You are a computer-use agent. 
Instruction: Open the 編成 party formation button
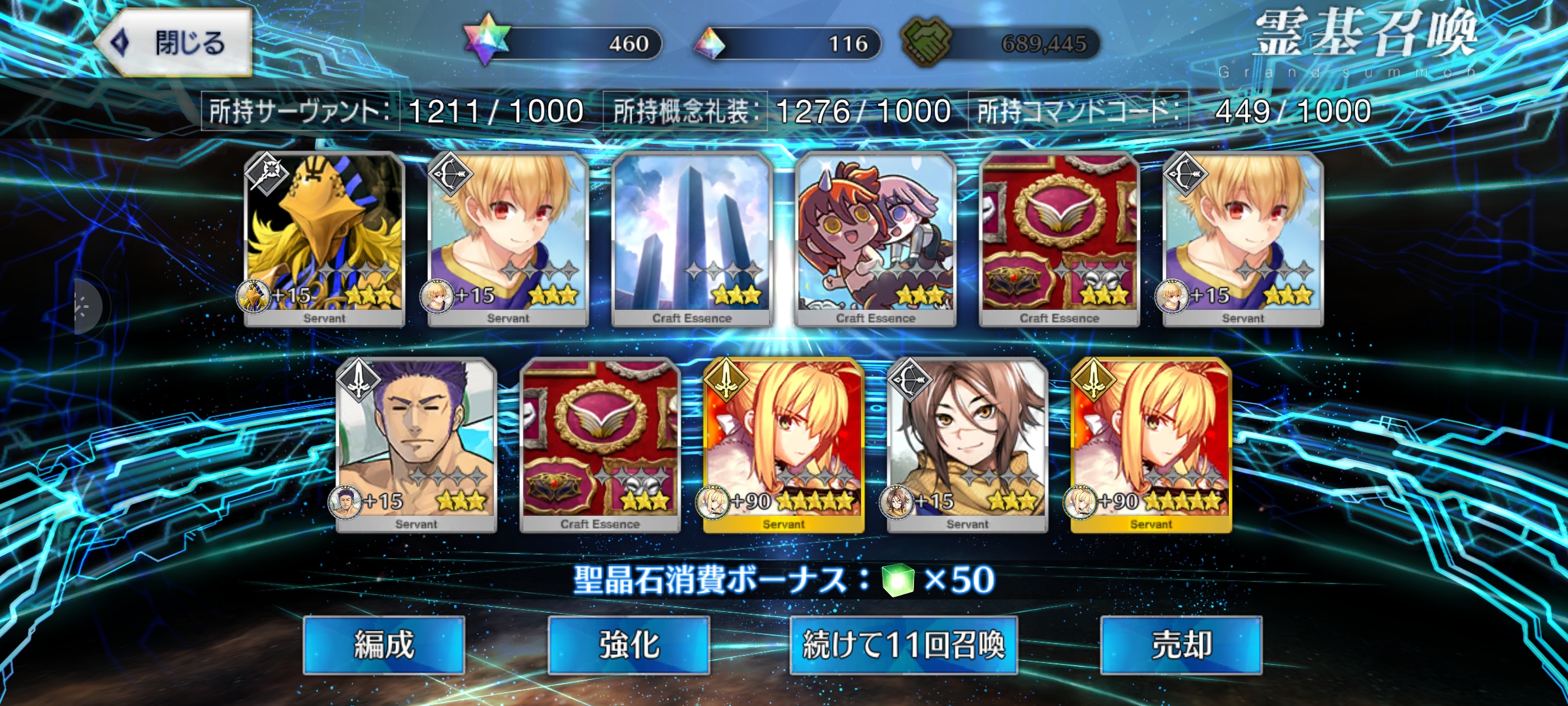(384, 645)
